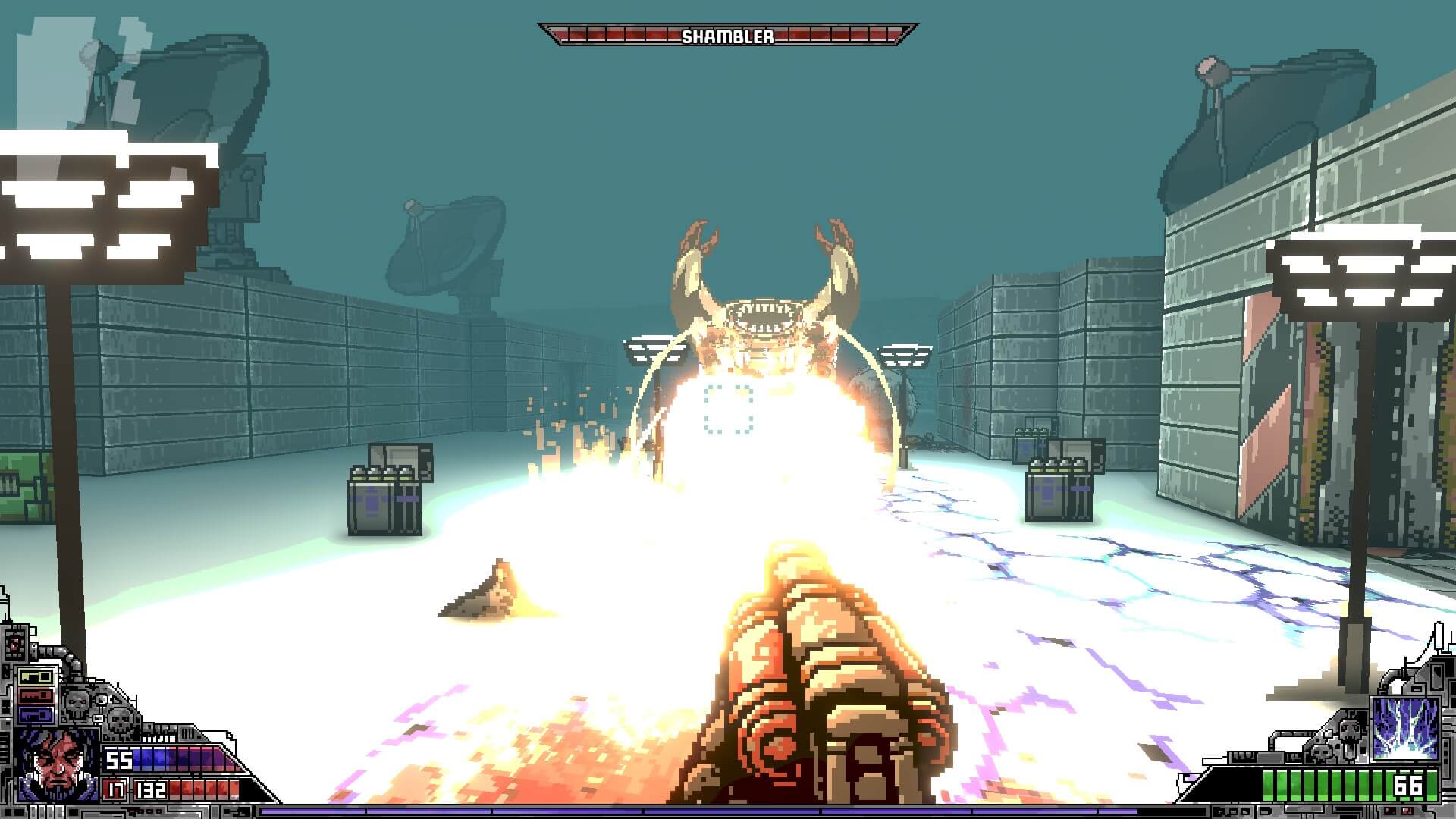Select the lightning spell icon in bottom-right HUD
1456x819 pixels.
click(1405, 729)
